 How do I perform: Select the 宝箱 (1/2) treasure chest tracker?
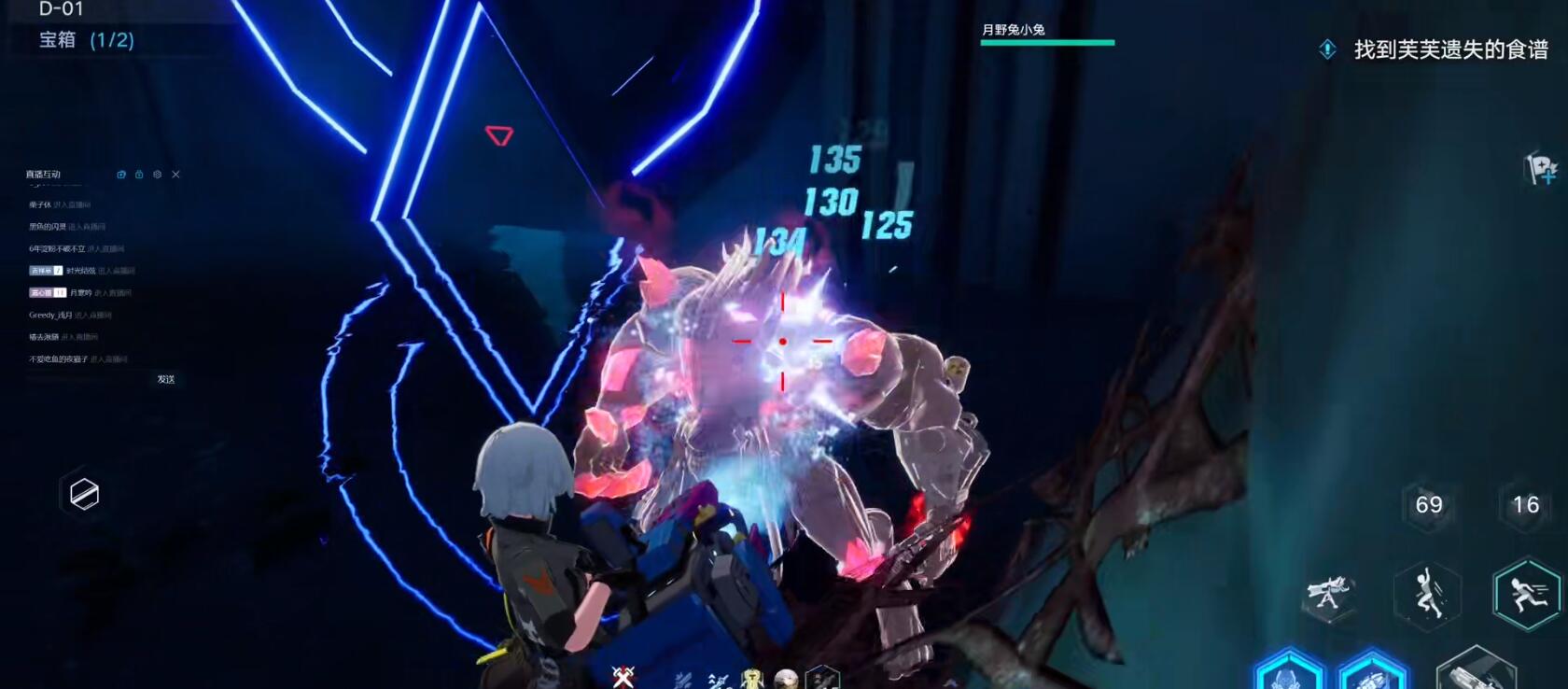point(86,40)
